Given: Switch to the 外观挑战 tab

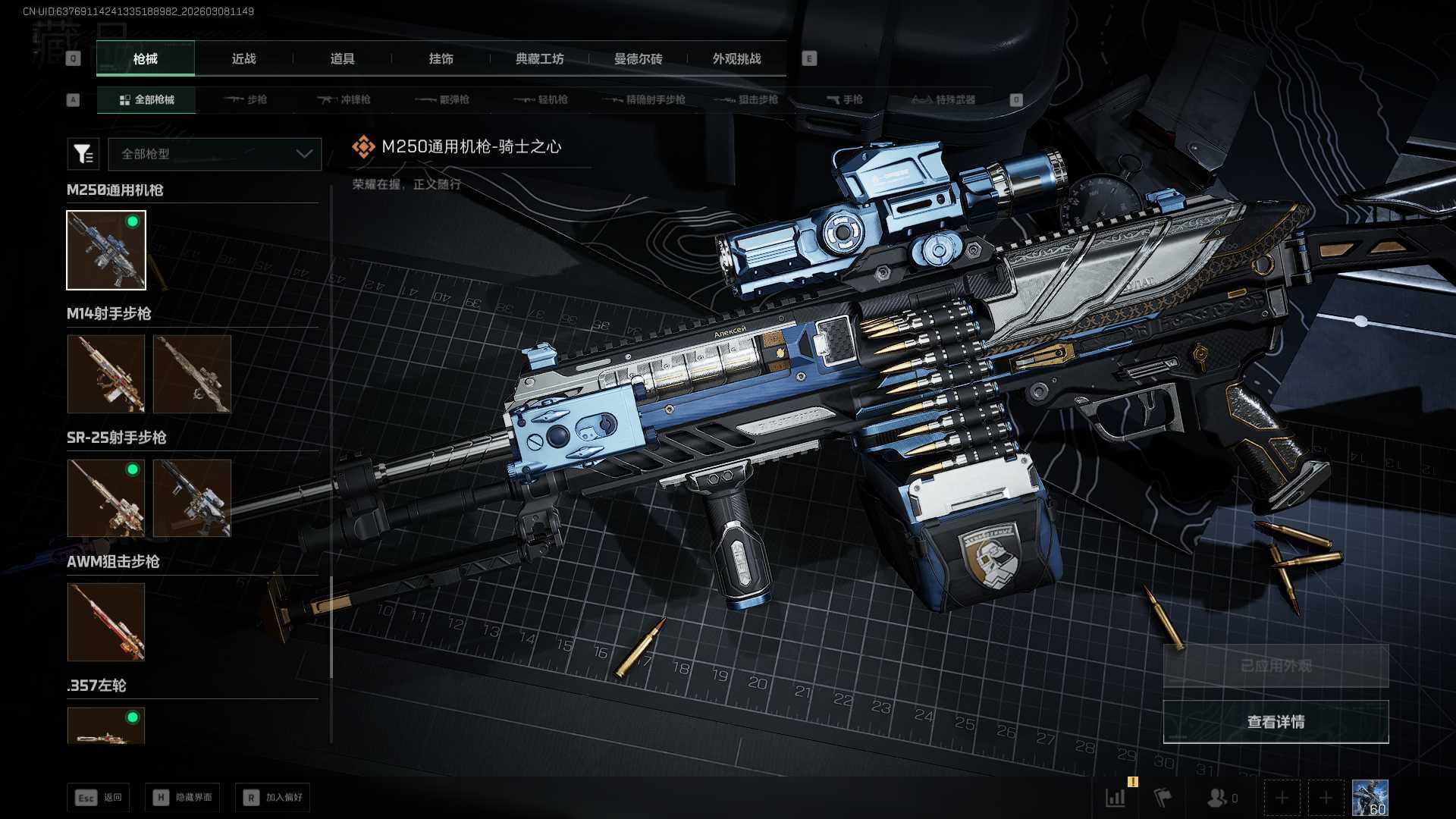Looking at the screenshot, I should click(736, 59).
